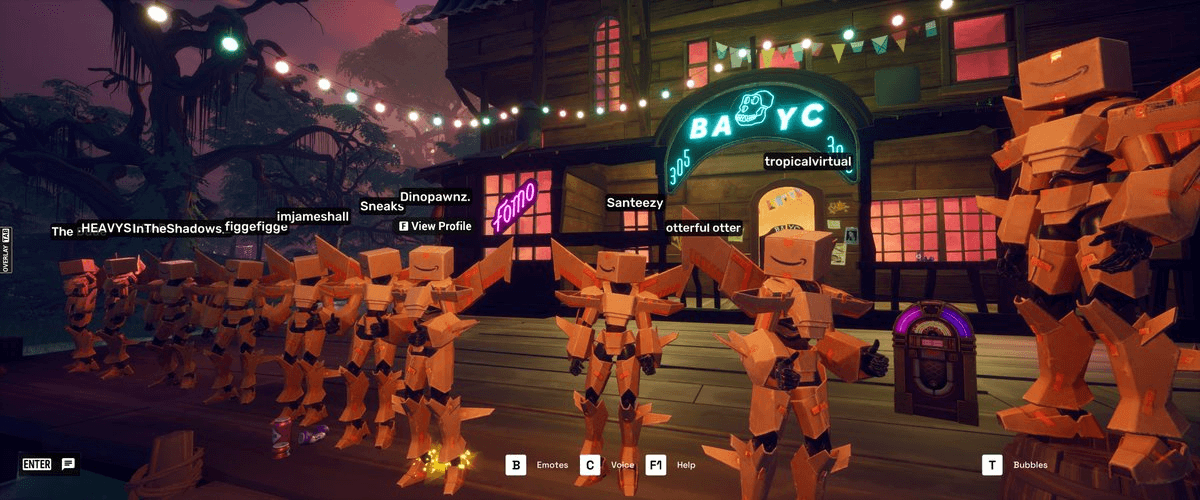This screenshot has height=500, width=1200.
Task: View Profile of Dinopawnz
Action: pyautogui.click(x=435, y=227)
